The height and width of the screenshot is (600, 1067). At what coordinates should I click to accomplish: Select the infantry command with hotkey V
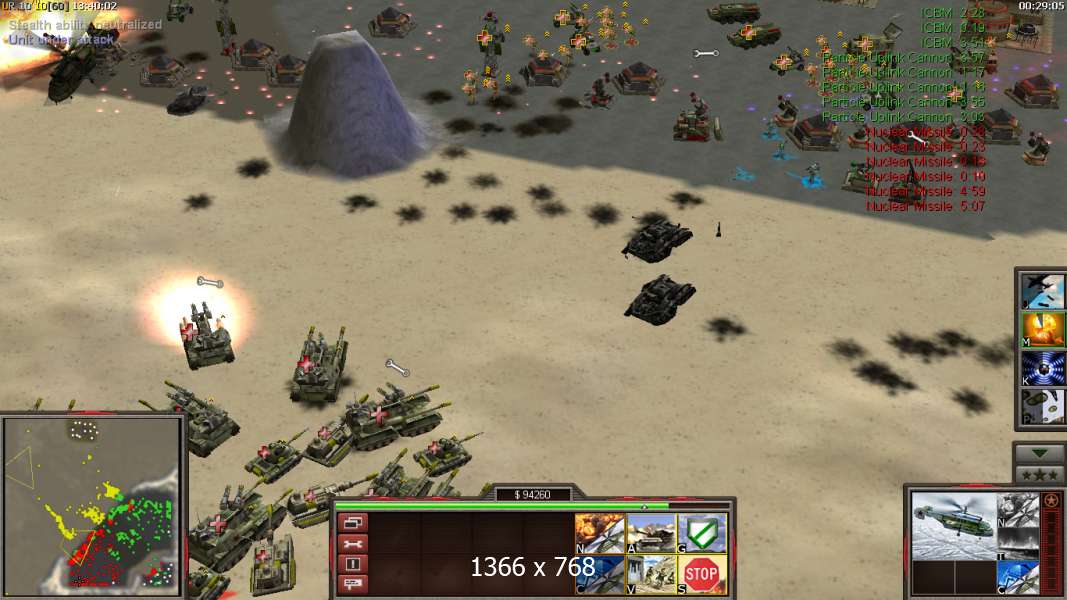click(x=651, y=574)
